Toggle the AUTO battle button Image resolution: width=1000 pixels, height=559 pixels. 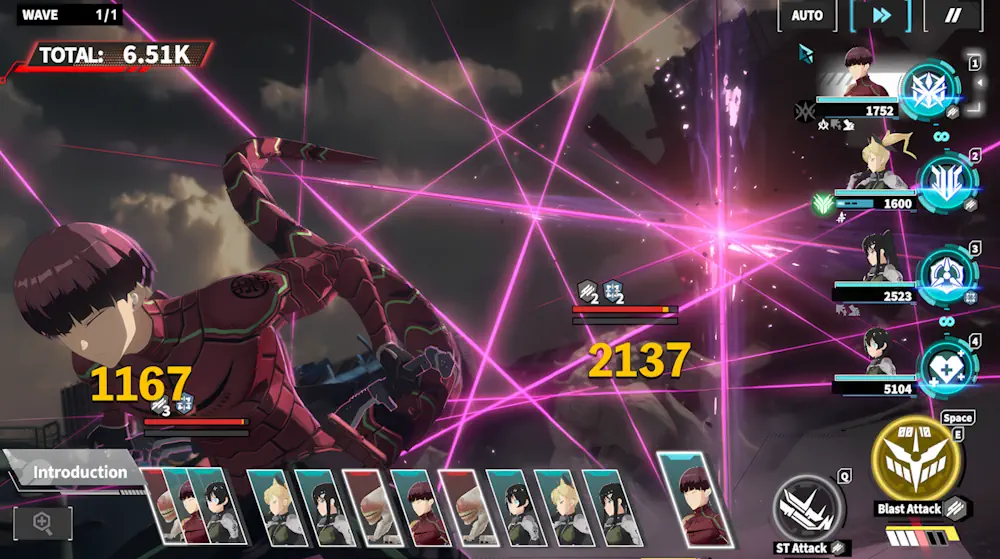[x=807, y=15]
